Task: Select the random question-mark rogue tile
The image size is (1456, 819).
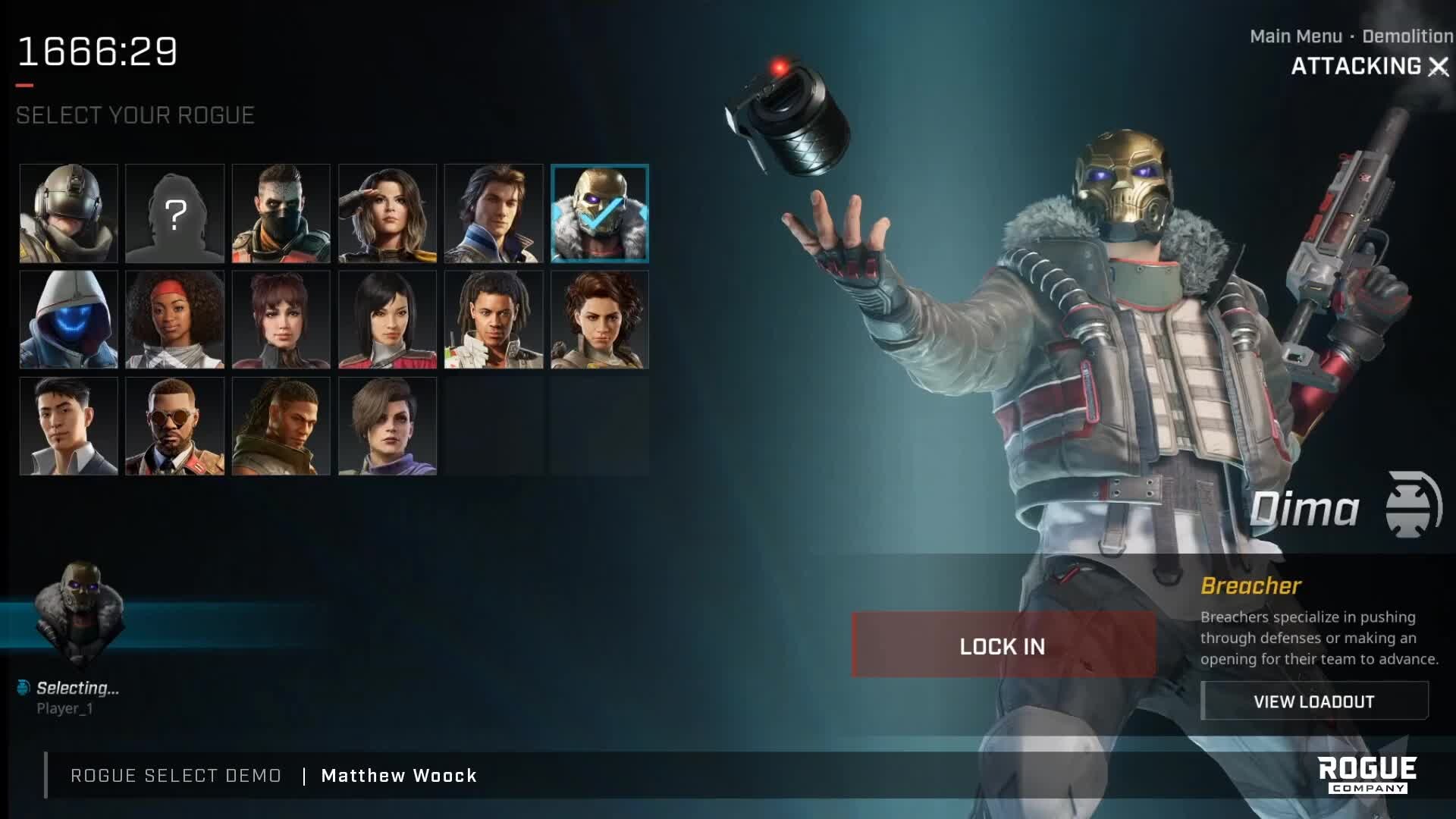Action: (x=175, y=214)
